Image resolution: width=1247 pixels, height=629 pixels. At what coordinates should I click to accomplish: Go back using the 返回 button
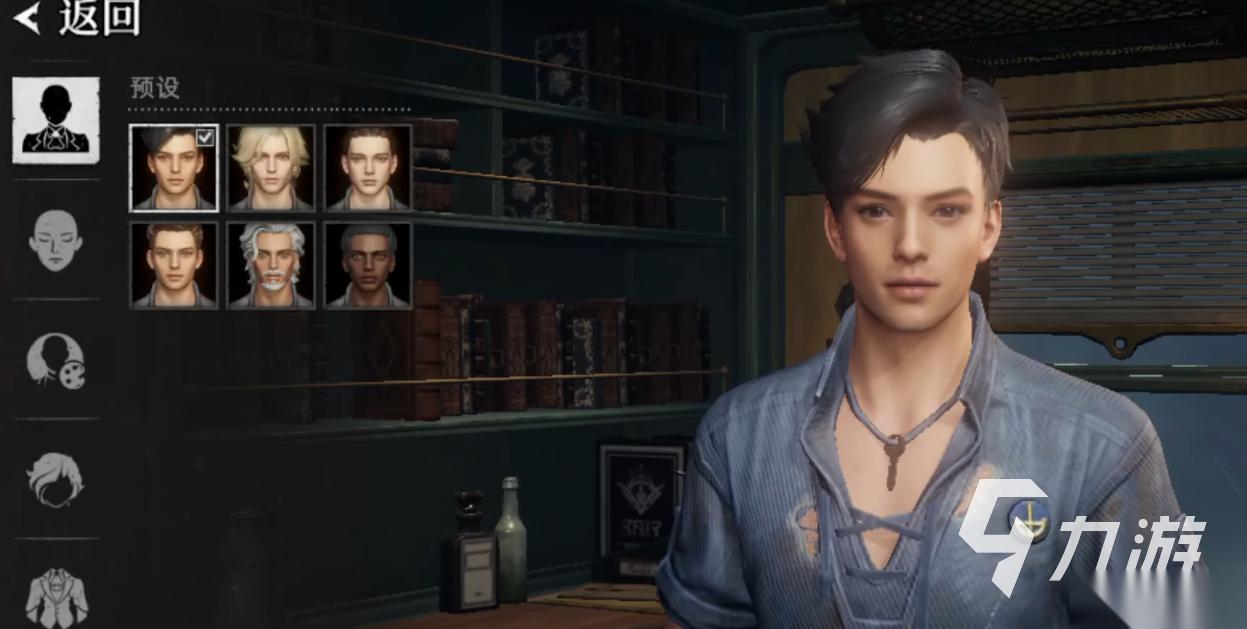[x=78, y=17]
